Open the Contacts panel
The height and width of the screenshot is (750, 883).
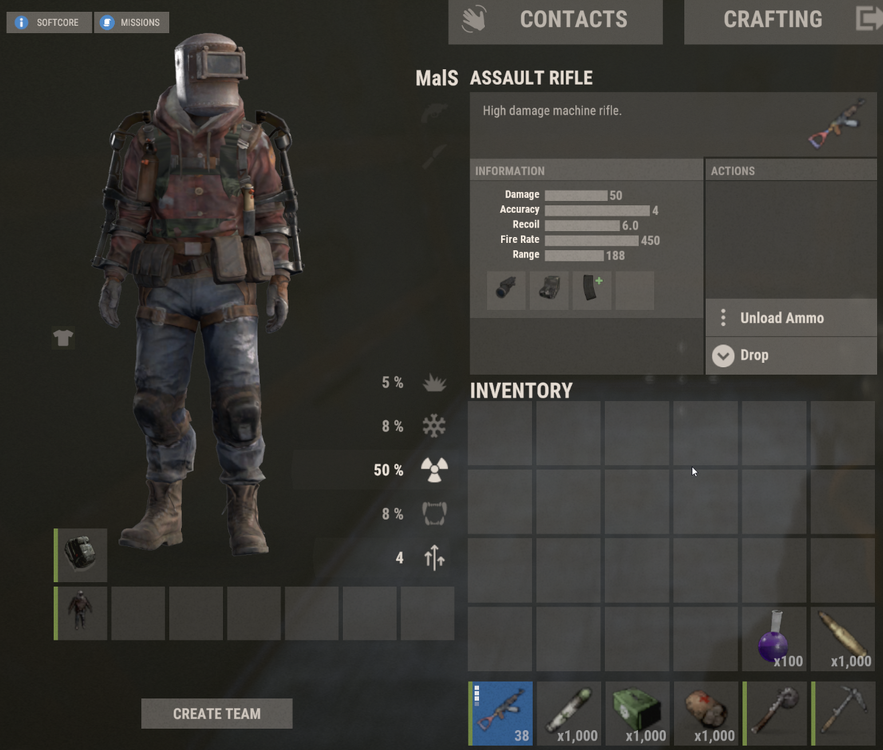pyautogui.click(x=555, y=21)
